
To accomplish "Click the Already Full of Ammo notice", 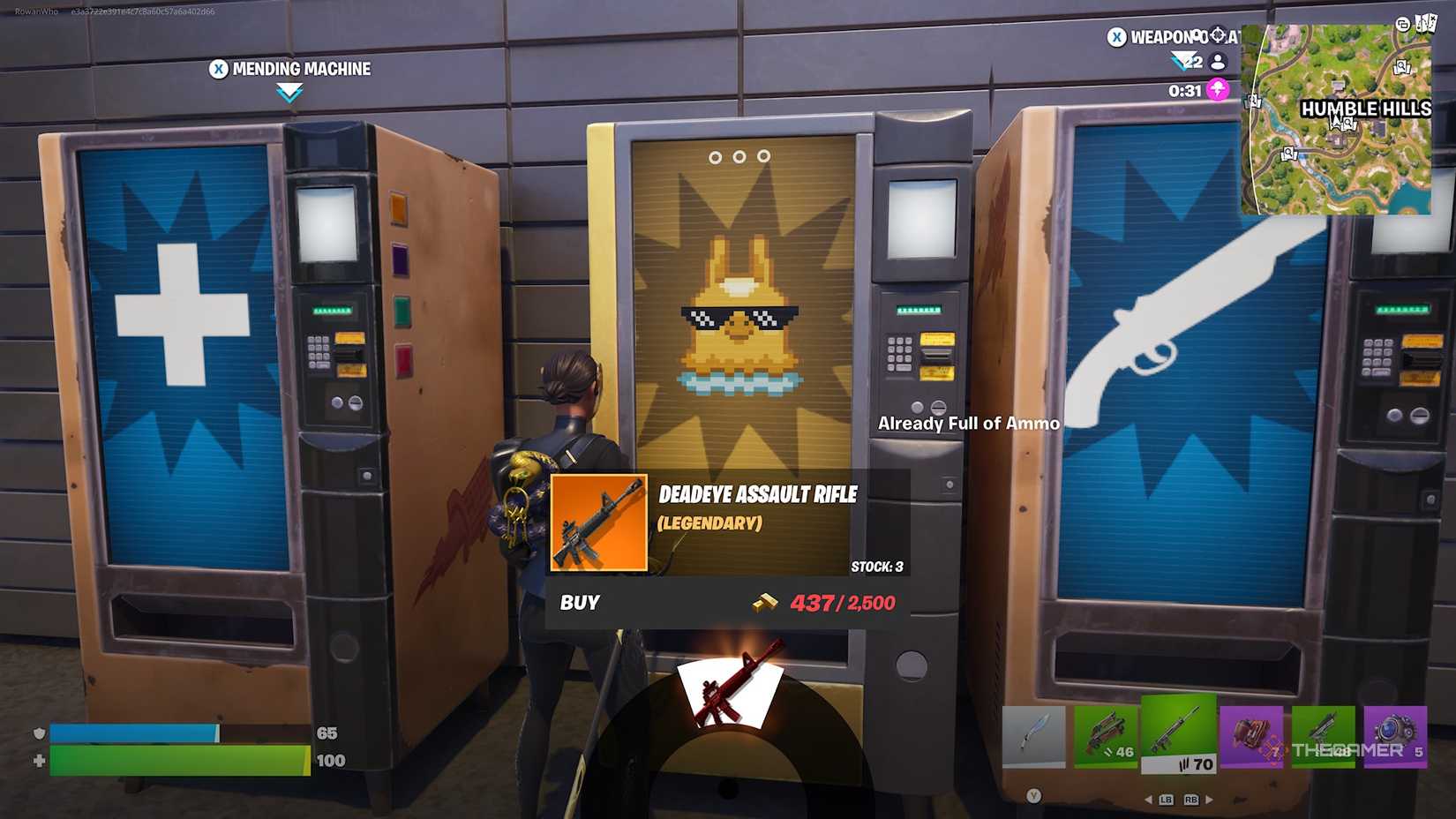I will (x=968, y=424).
